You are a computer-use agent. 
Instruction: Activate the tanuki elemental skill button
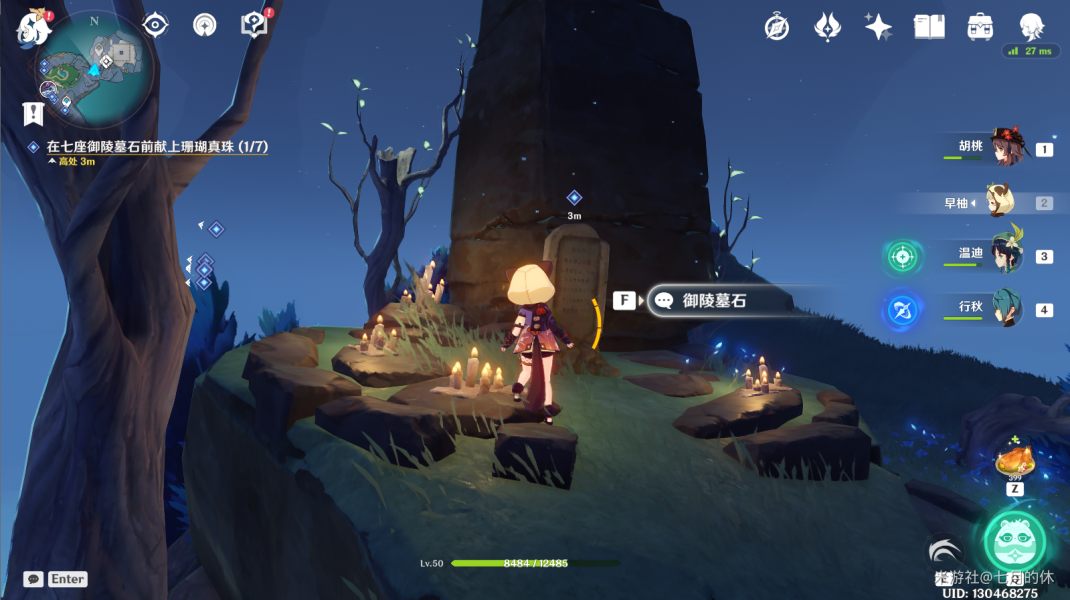tap(1014, 541)
